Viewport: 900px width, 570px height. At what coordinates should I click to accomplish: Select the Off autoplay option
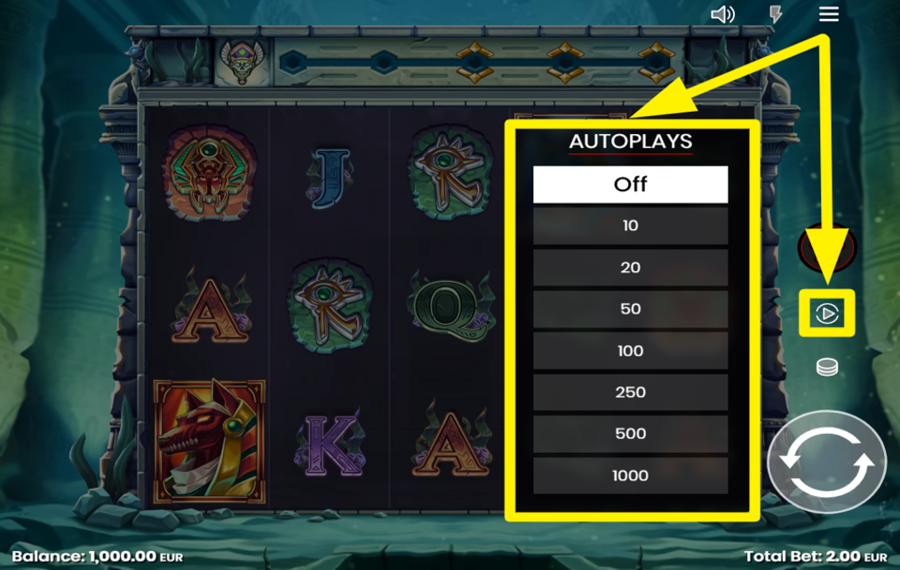pos(630,184)
